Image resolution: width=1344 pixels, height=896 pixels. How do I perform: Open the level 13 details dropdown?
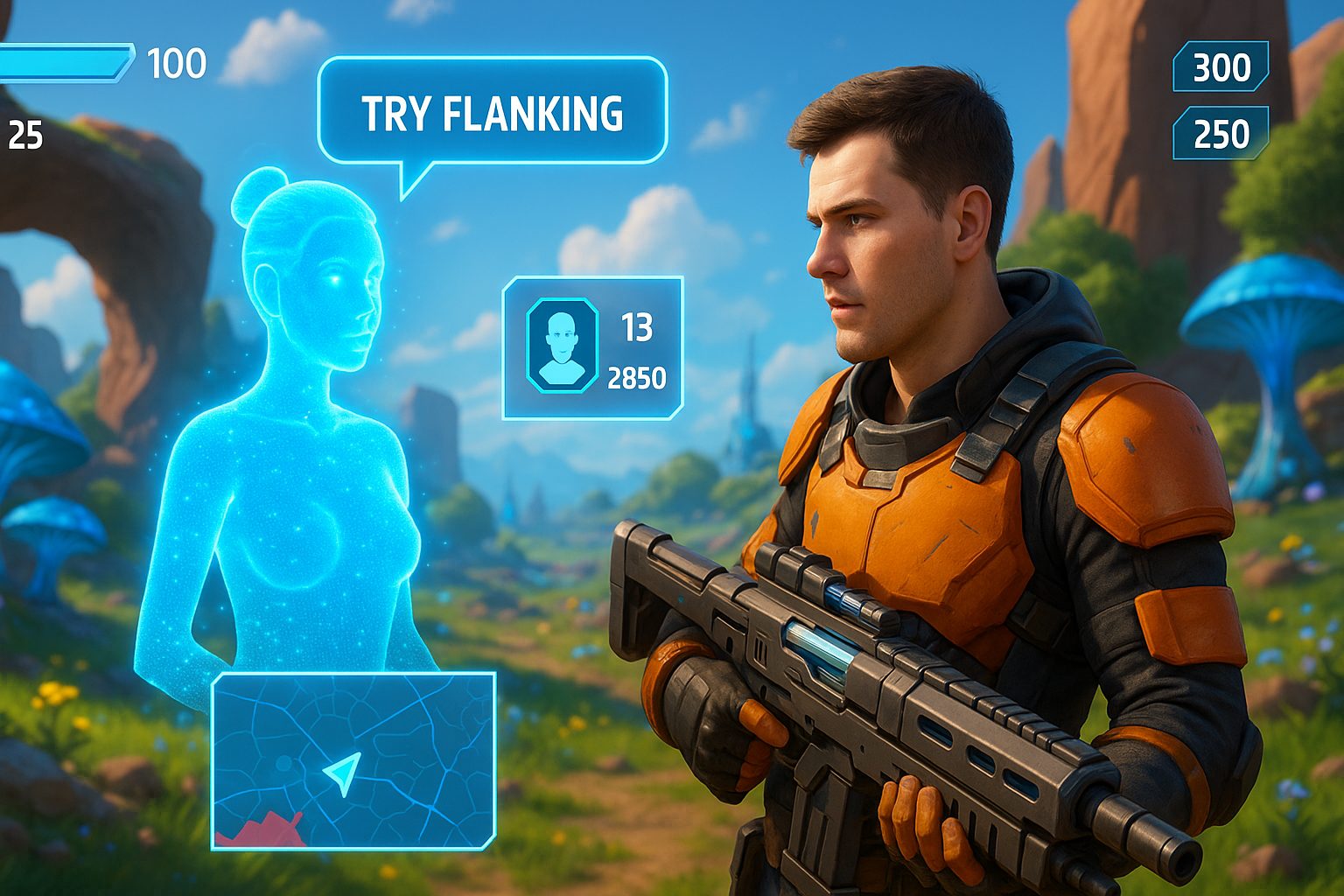point(638,328)
